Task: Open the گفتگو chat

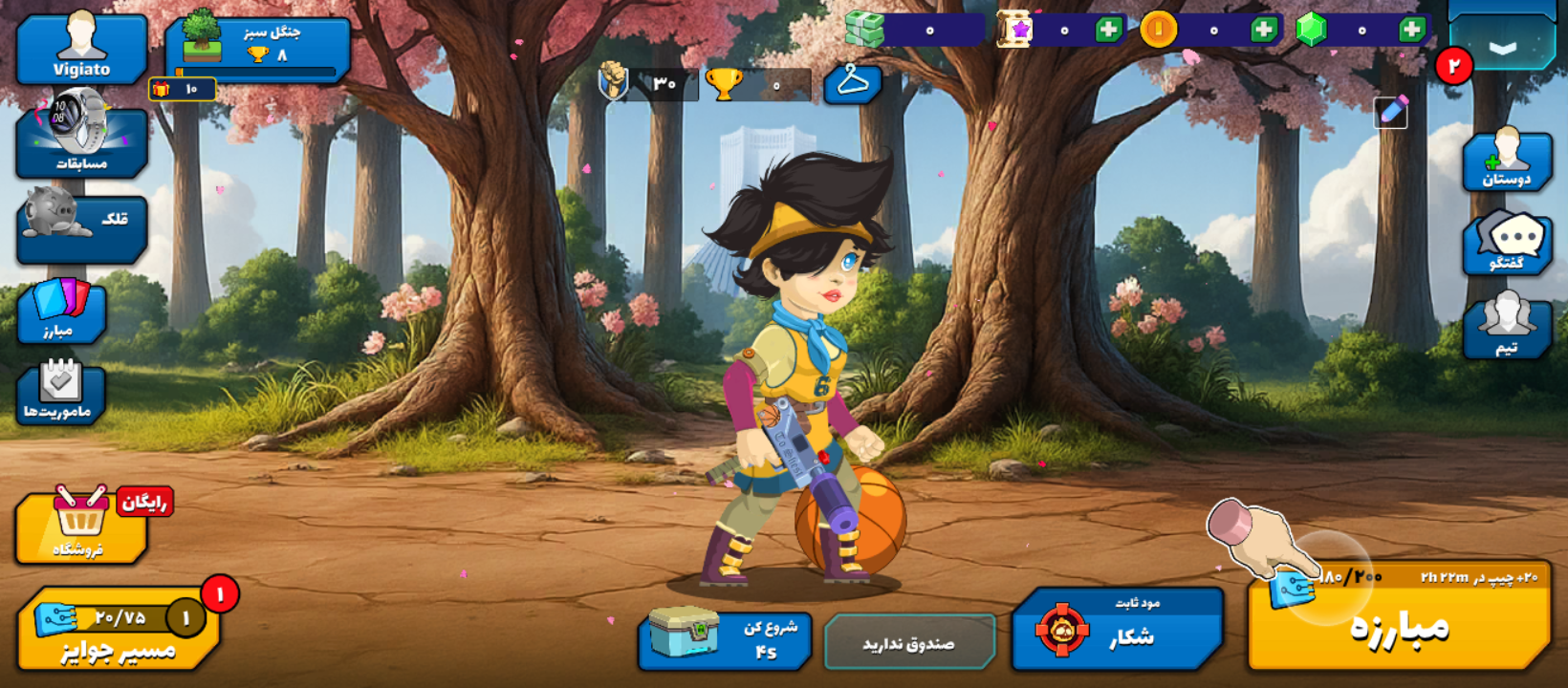Action: click(x=1507, y=245)
